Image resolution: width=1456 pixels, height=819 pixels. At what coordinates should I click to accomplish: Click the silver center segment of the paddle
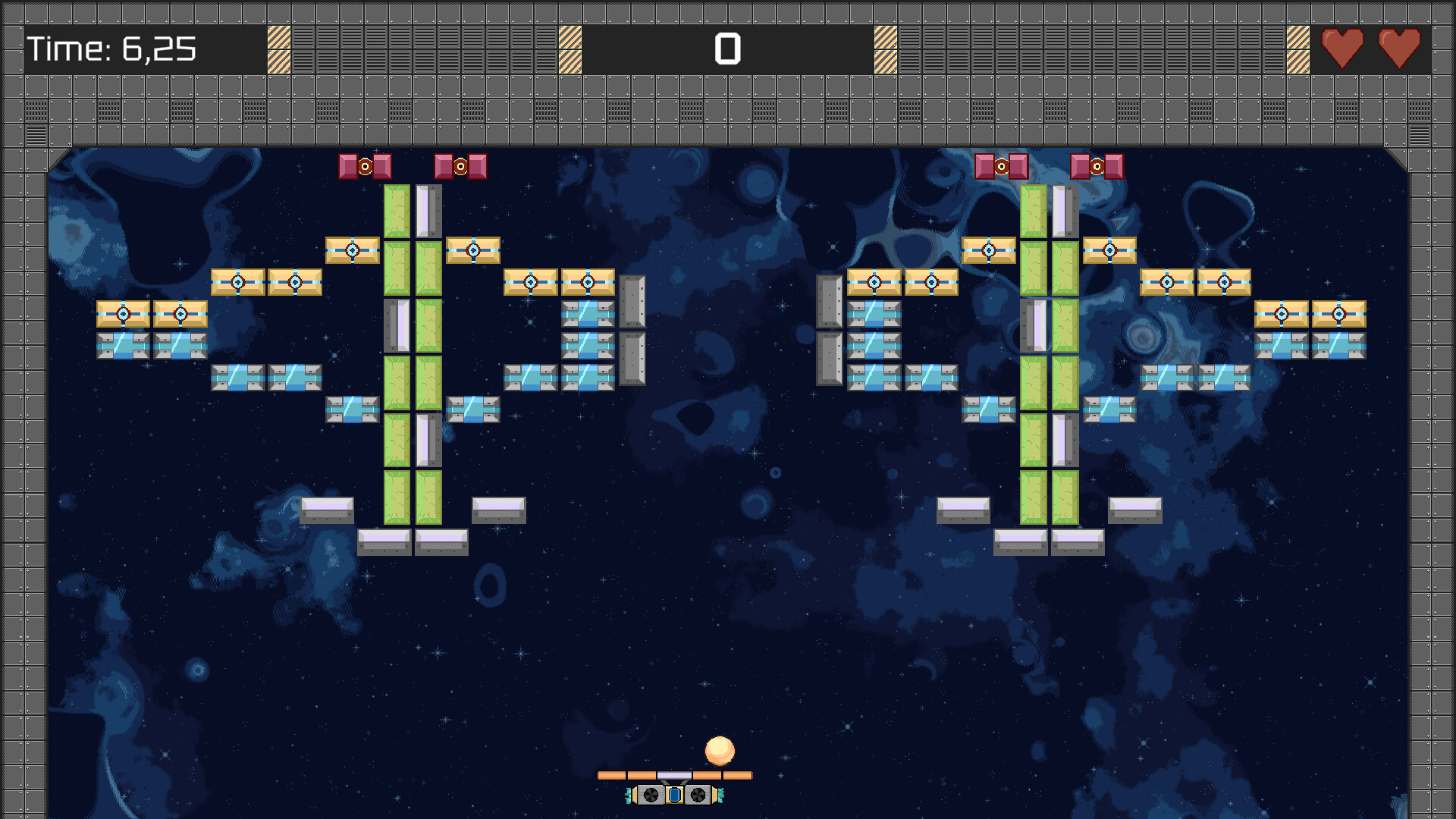(674, 776)
